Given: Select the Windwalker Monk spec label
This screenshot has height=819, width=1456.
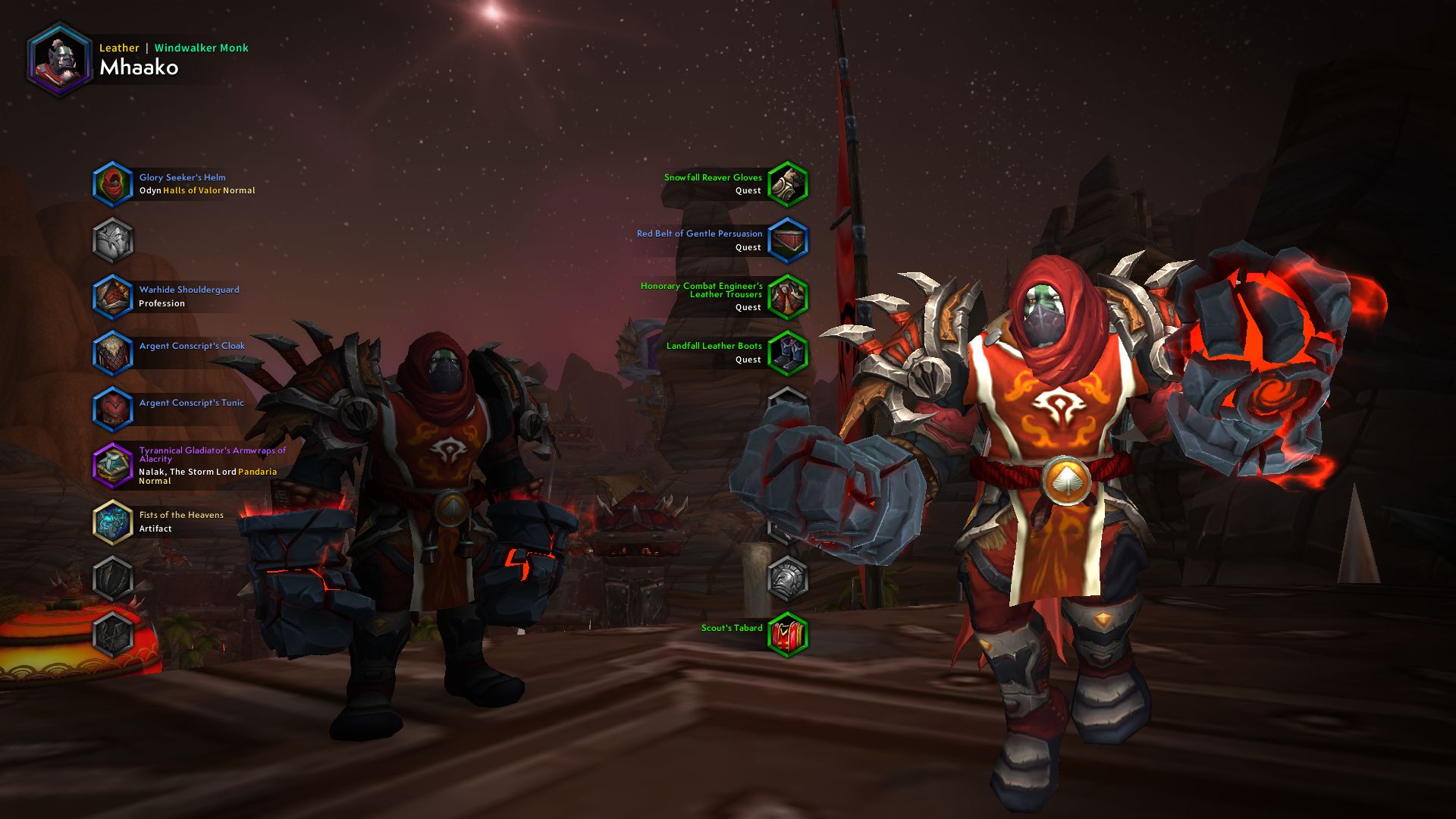Looking at the screenshot, I should point(200,48).
